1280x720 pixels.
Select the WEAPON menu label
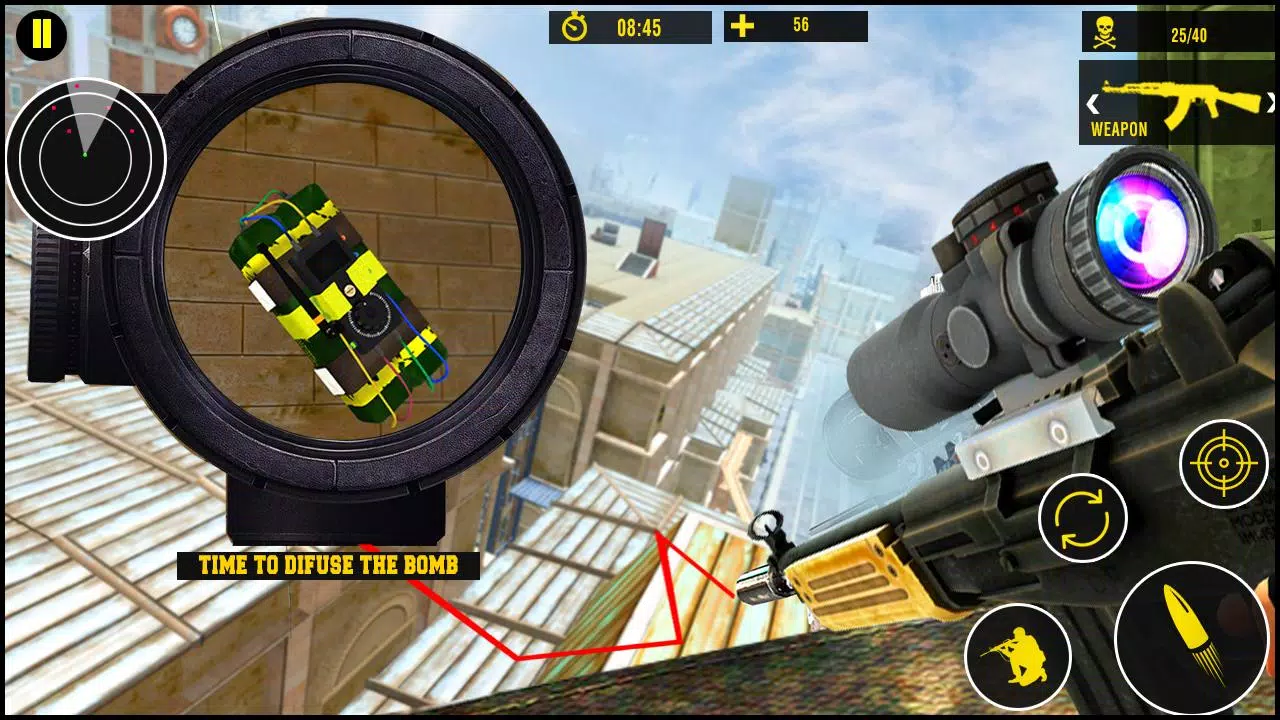click(x=1118, y=130)
